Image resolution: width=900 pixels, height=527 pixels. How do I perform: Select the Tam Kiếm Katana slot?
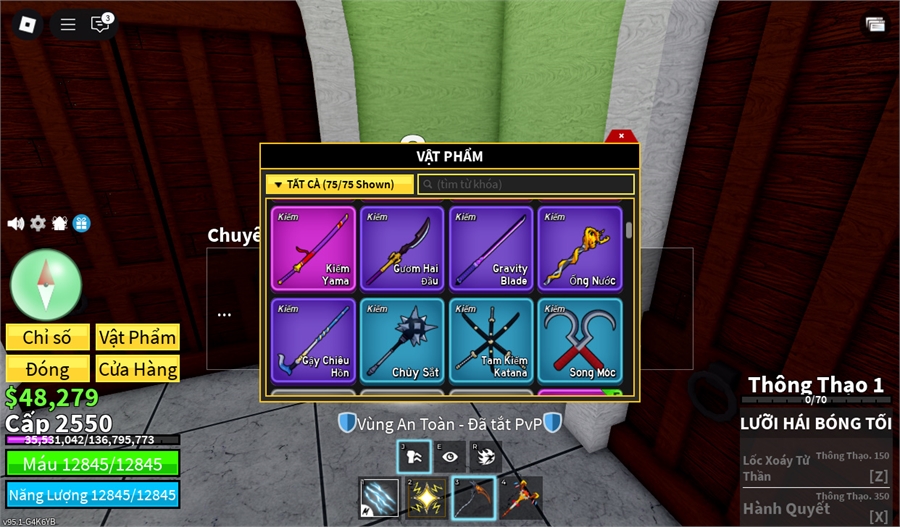[x=491, y=340]
